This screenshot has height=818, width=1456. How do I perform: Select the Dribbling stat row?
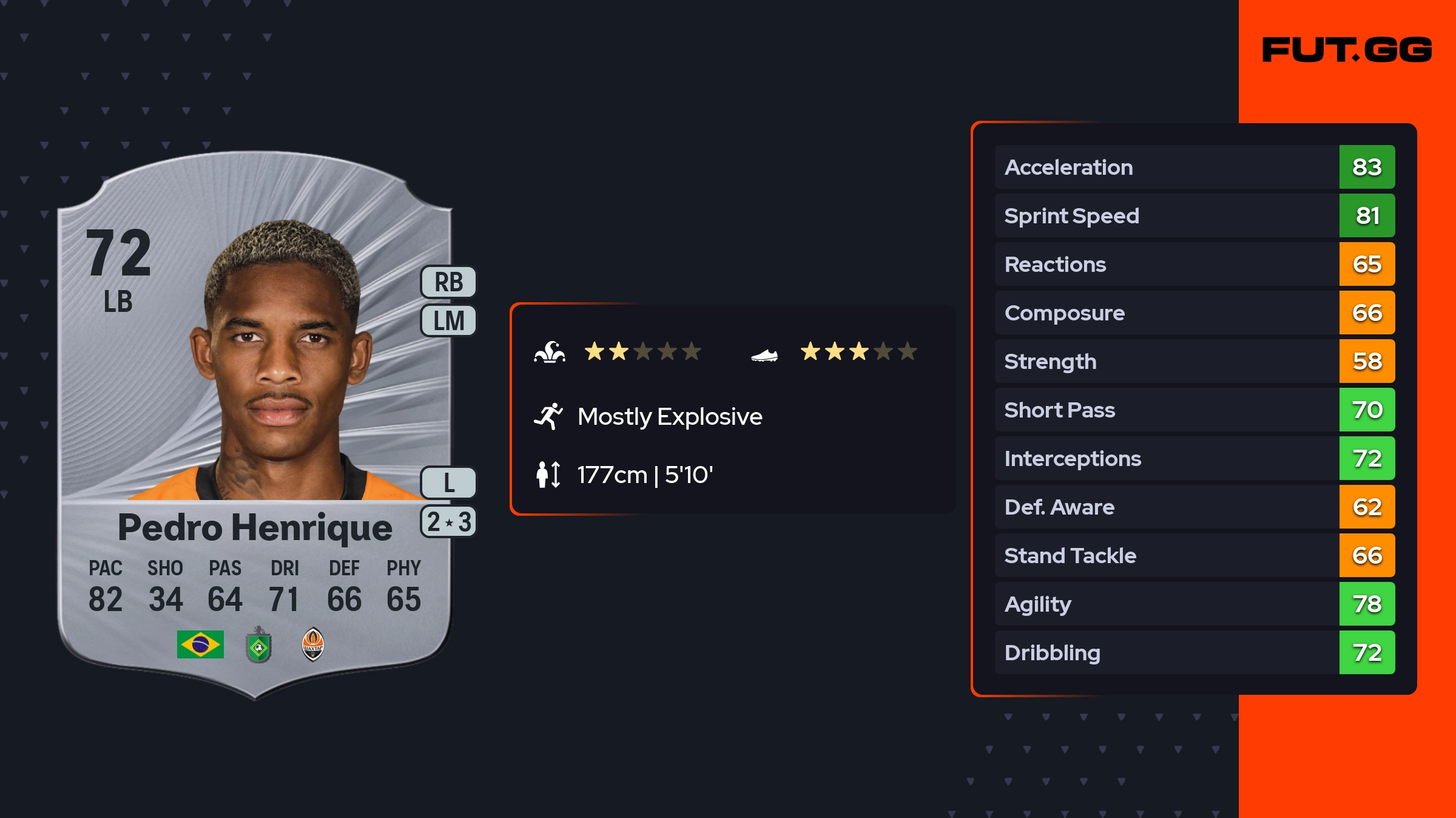1194,652
